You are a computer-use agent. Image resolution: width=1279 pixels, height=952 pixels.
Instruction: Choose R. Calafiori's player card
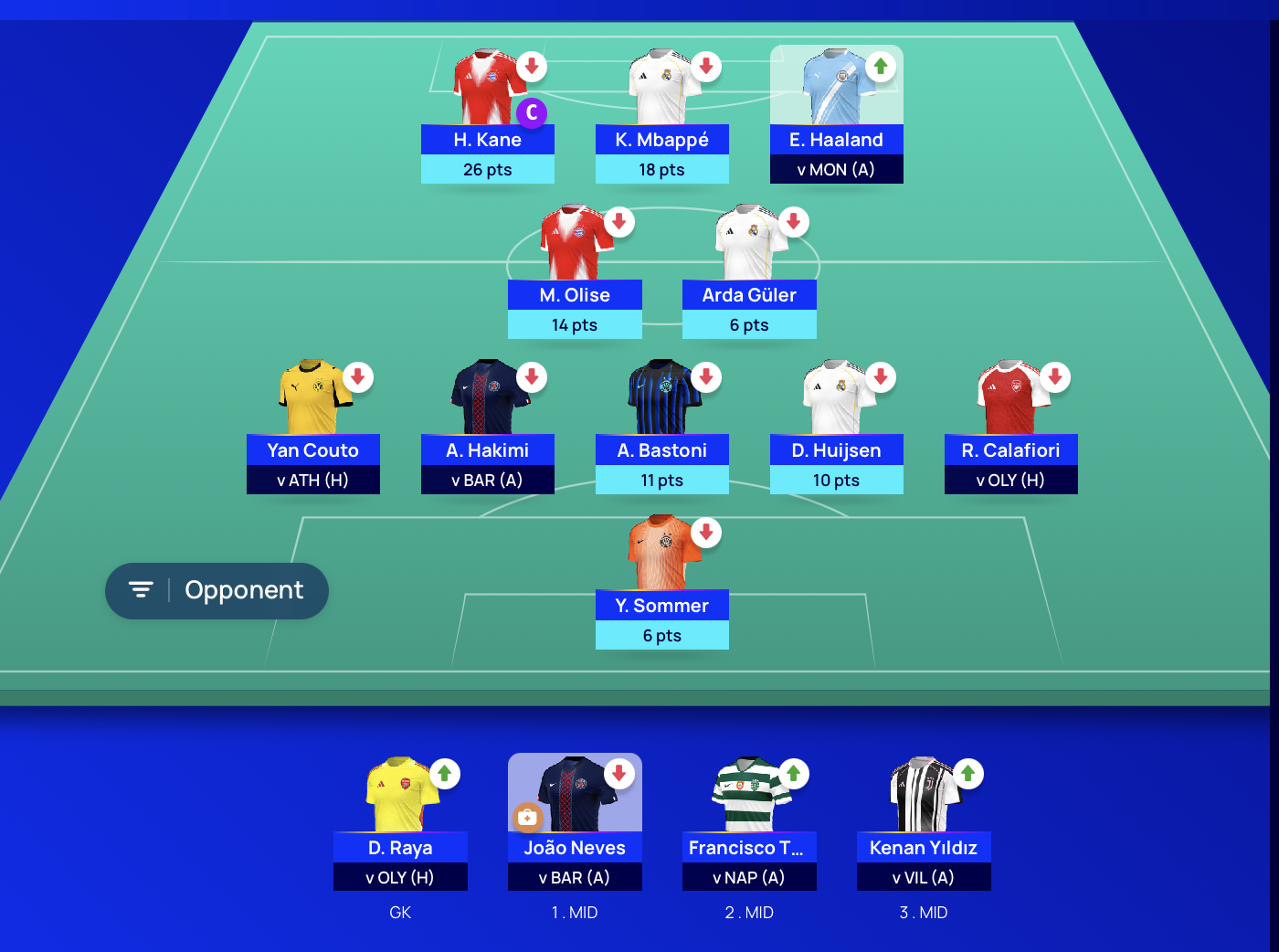click(1010, 450)
